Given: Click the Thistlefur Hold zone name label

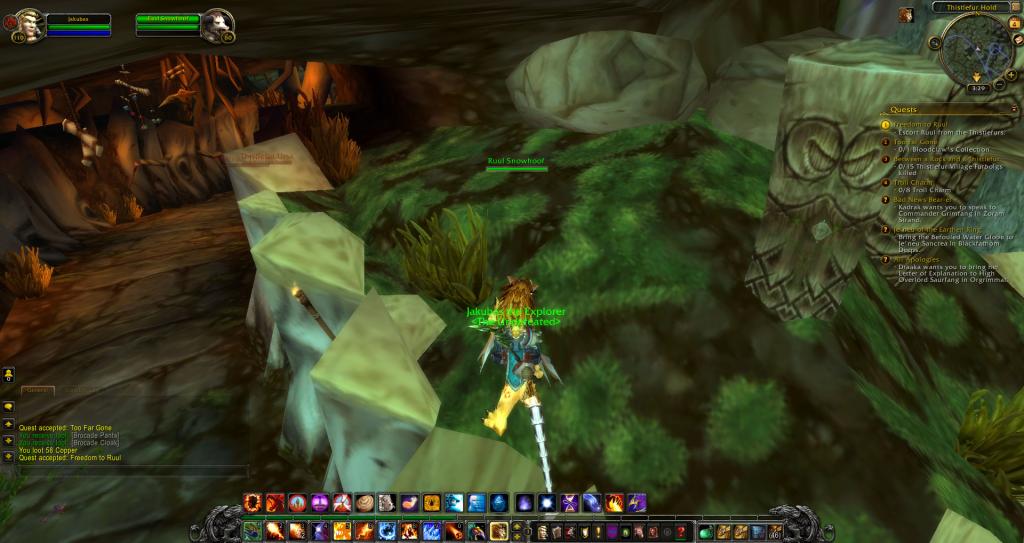Looking at the screenshot, I should click(965, 7).
